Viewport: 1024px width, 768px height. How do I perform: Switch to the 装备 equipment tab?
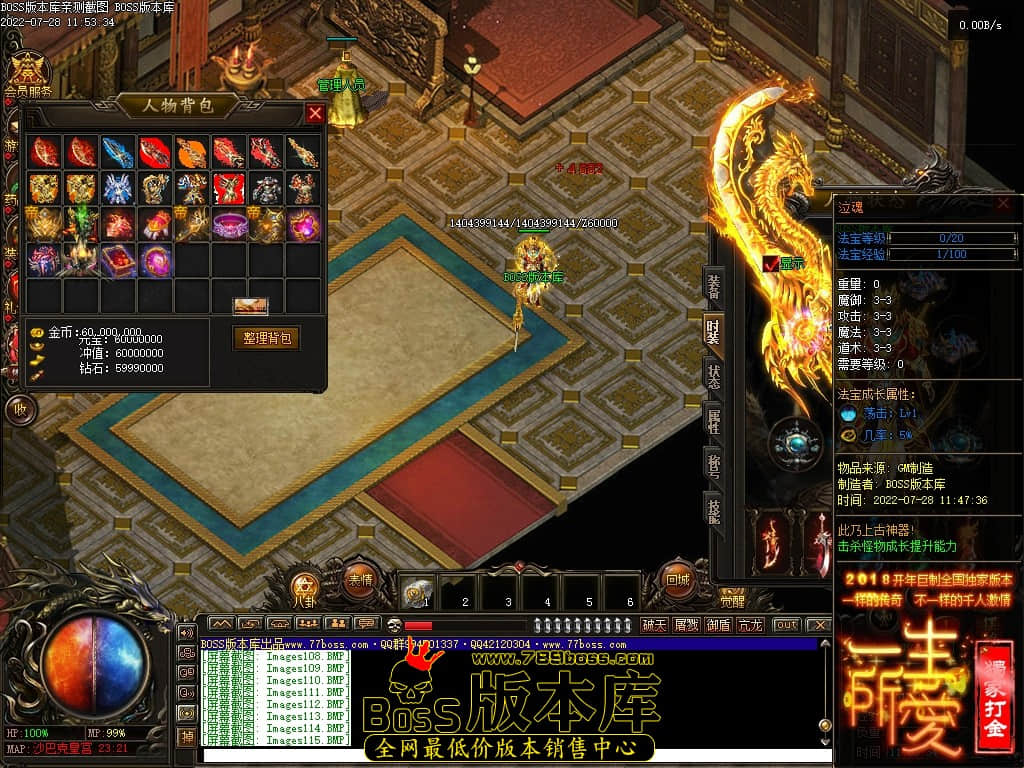click(713, 287)
